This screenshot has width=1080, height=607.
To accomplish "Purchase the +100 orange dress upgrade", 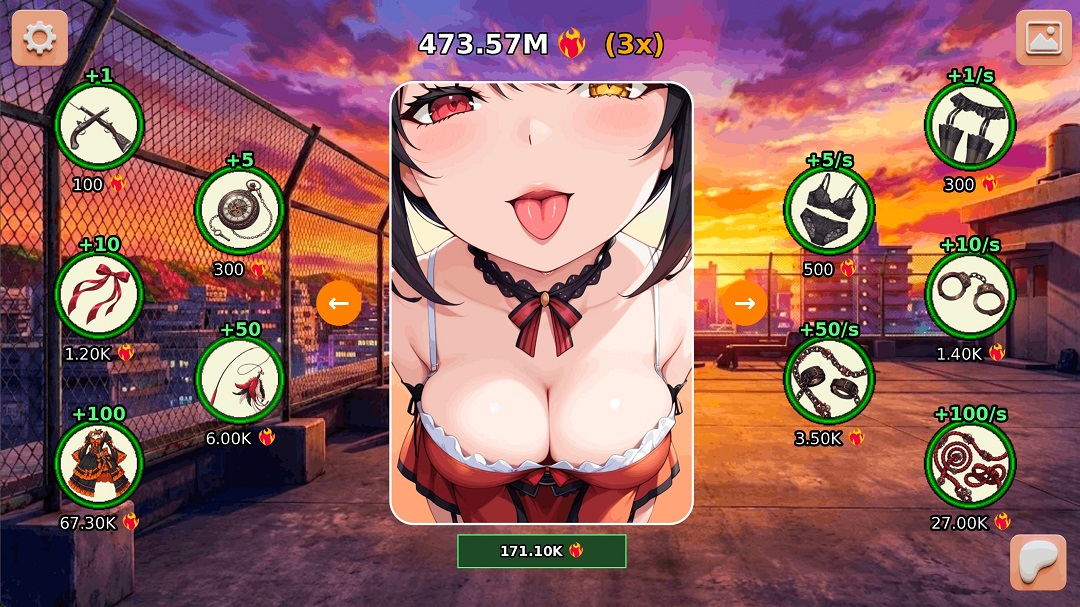I will coord(99,464).
